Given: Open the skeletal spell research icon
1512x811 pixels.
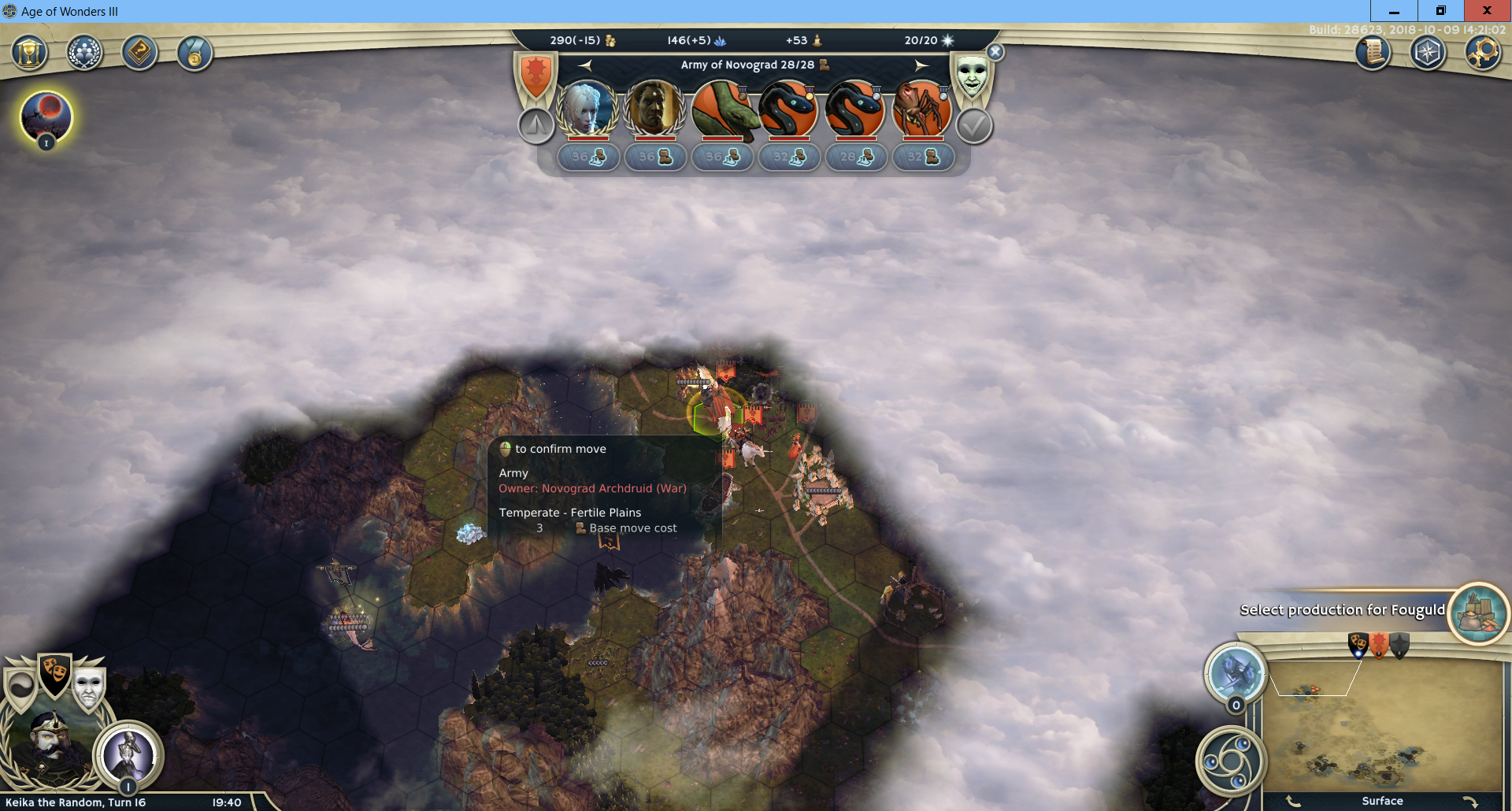Looking at the screenshot, I should pyautogui.click(x=128, y=754).
